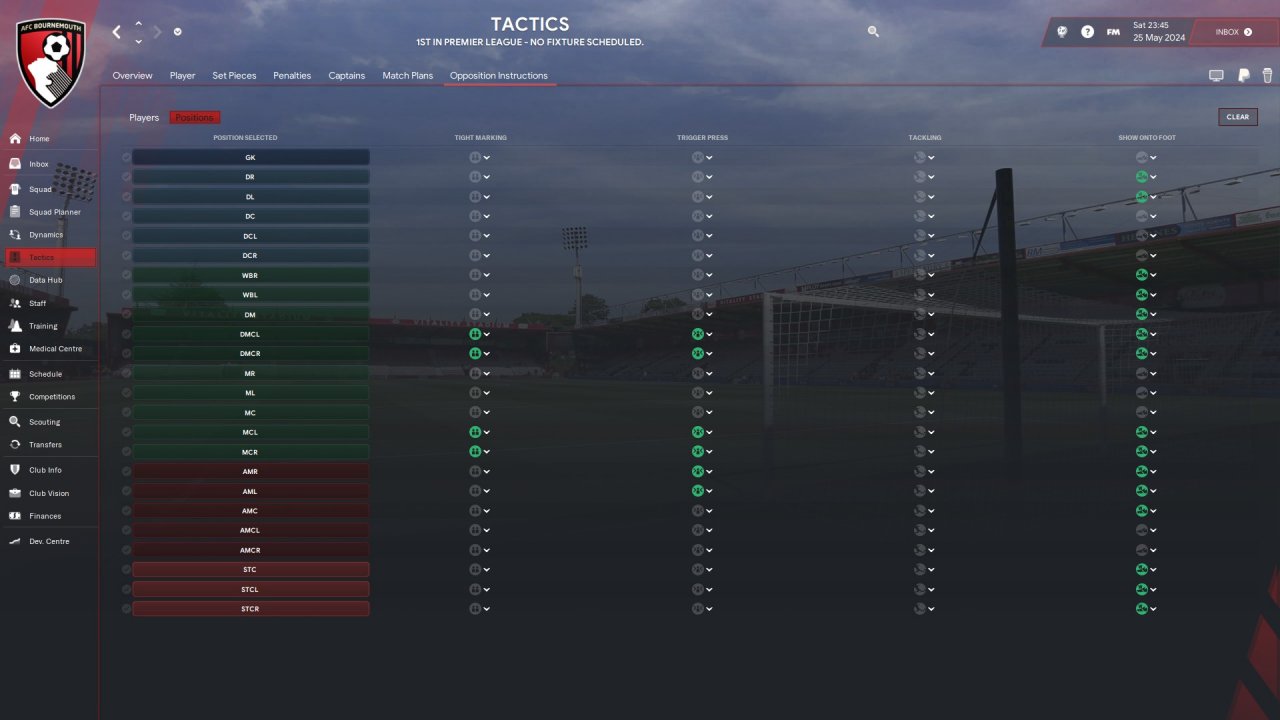The width and height of the screenshot is (1280, 720).
Task: Open the Squad screen from sidebar
Action: click(x=40, y=189)
